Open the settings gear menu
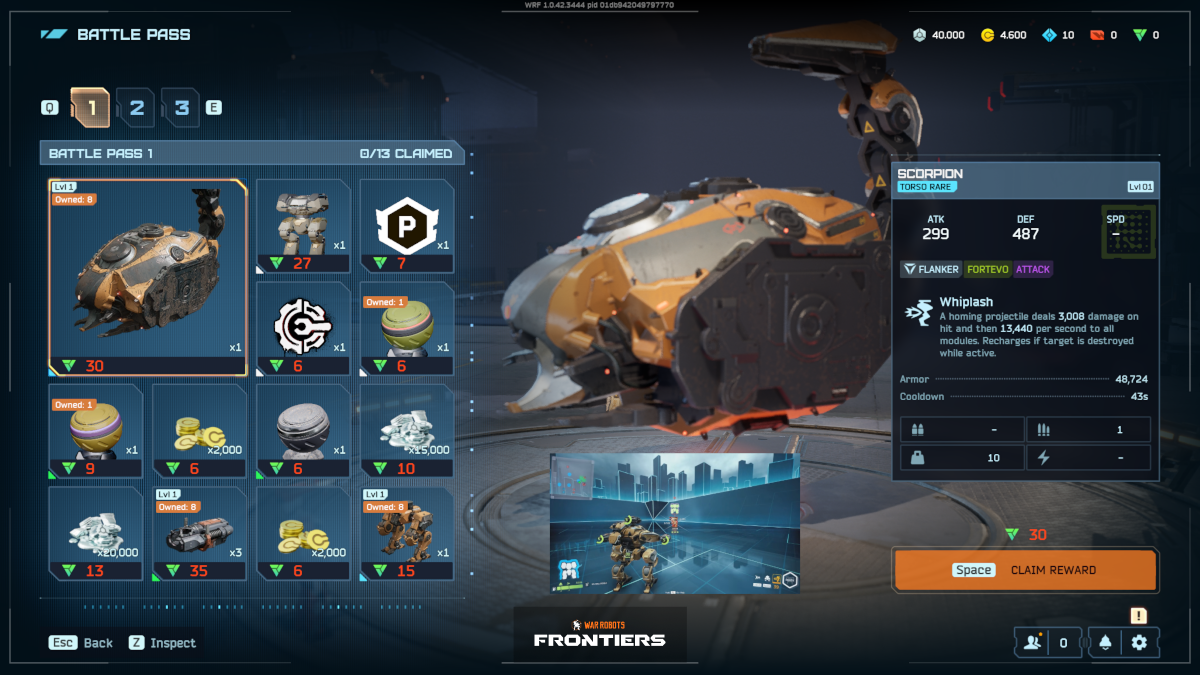 1139,643
